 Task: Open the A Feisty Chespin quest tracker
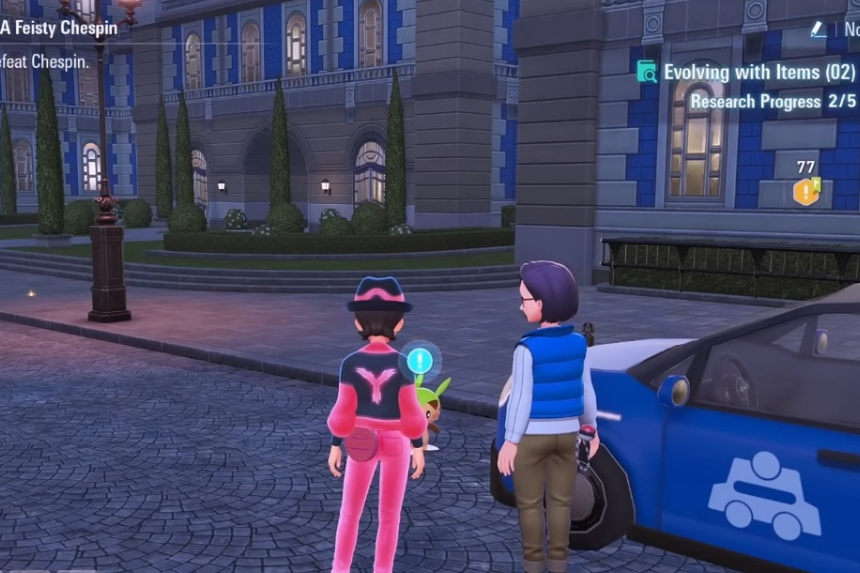click(x=58, y=28)
